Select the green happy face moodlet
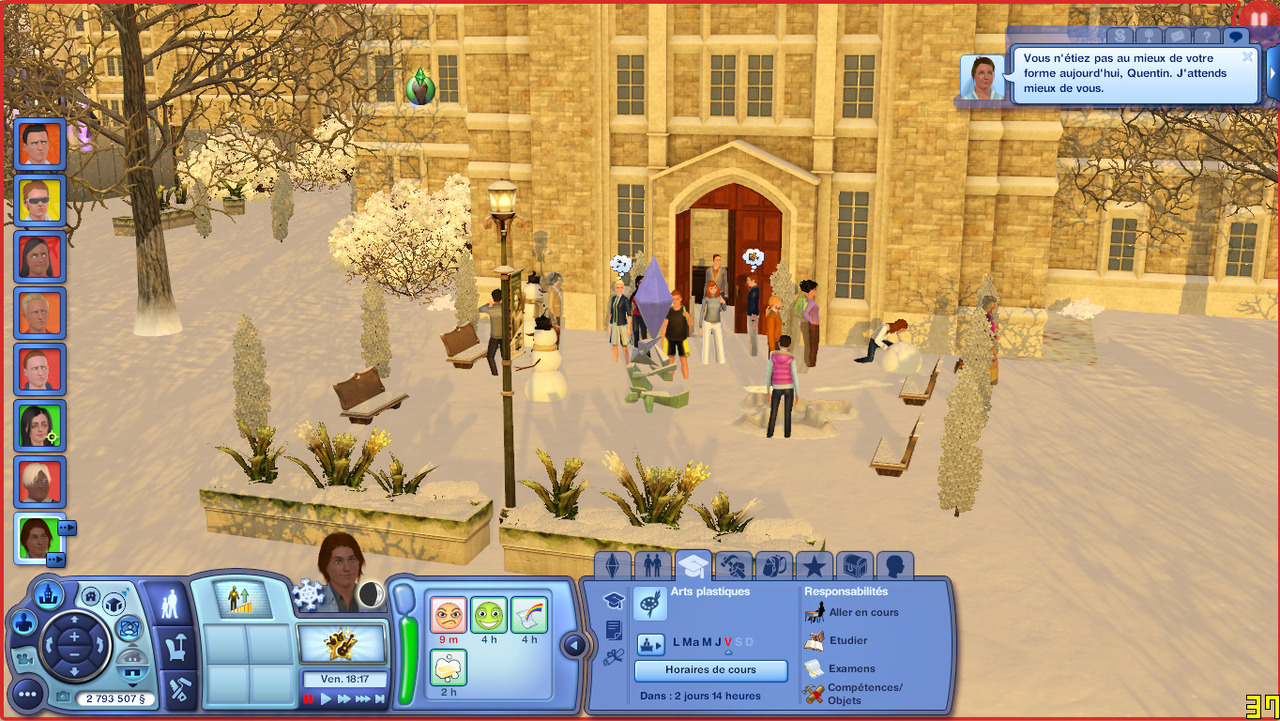 point(489,615)
